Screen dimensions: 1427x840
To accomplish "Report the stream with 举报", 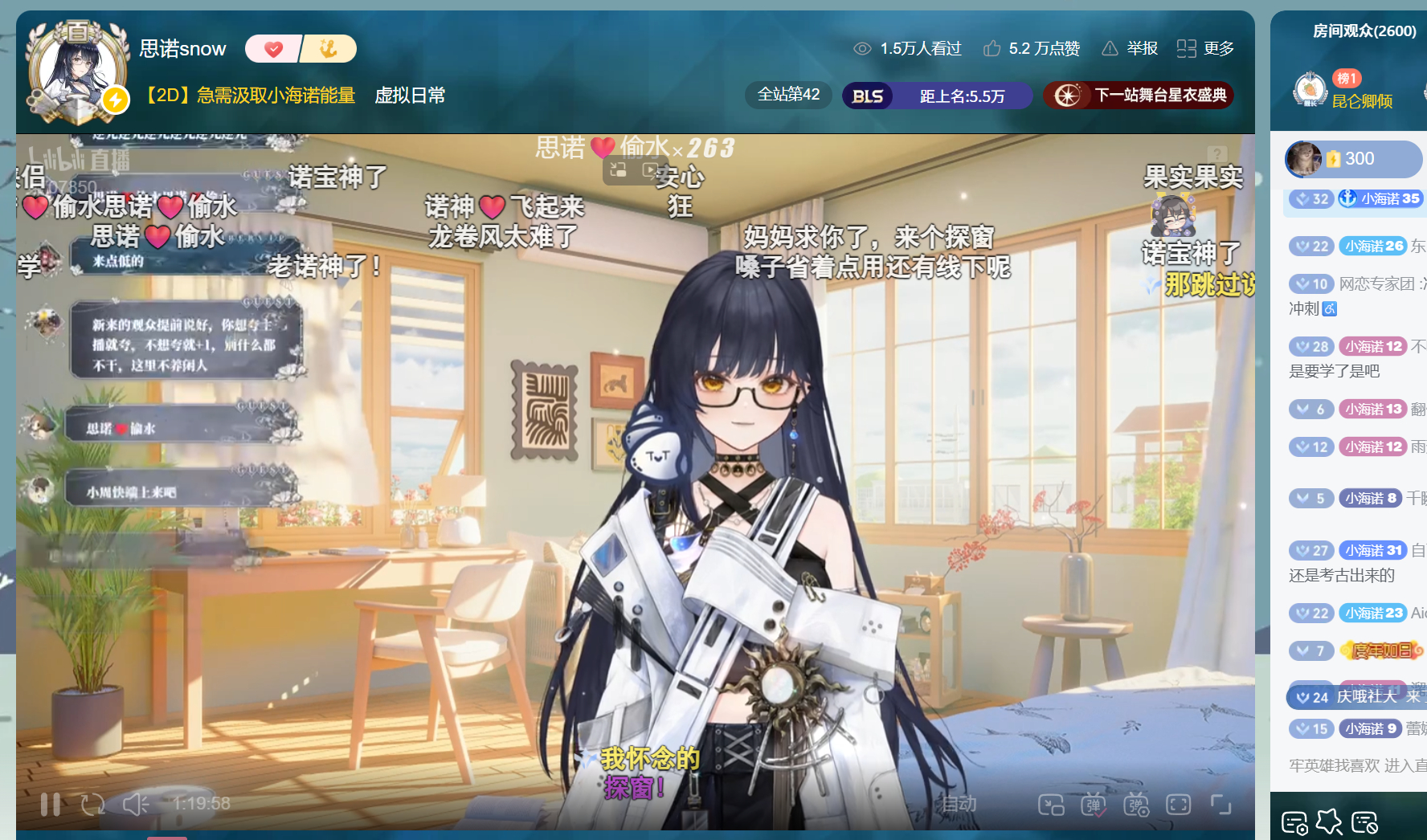I will coord(1130,49).
